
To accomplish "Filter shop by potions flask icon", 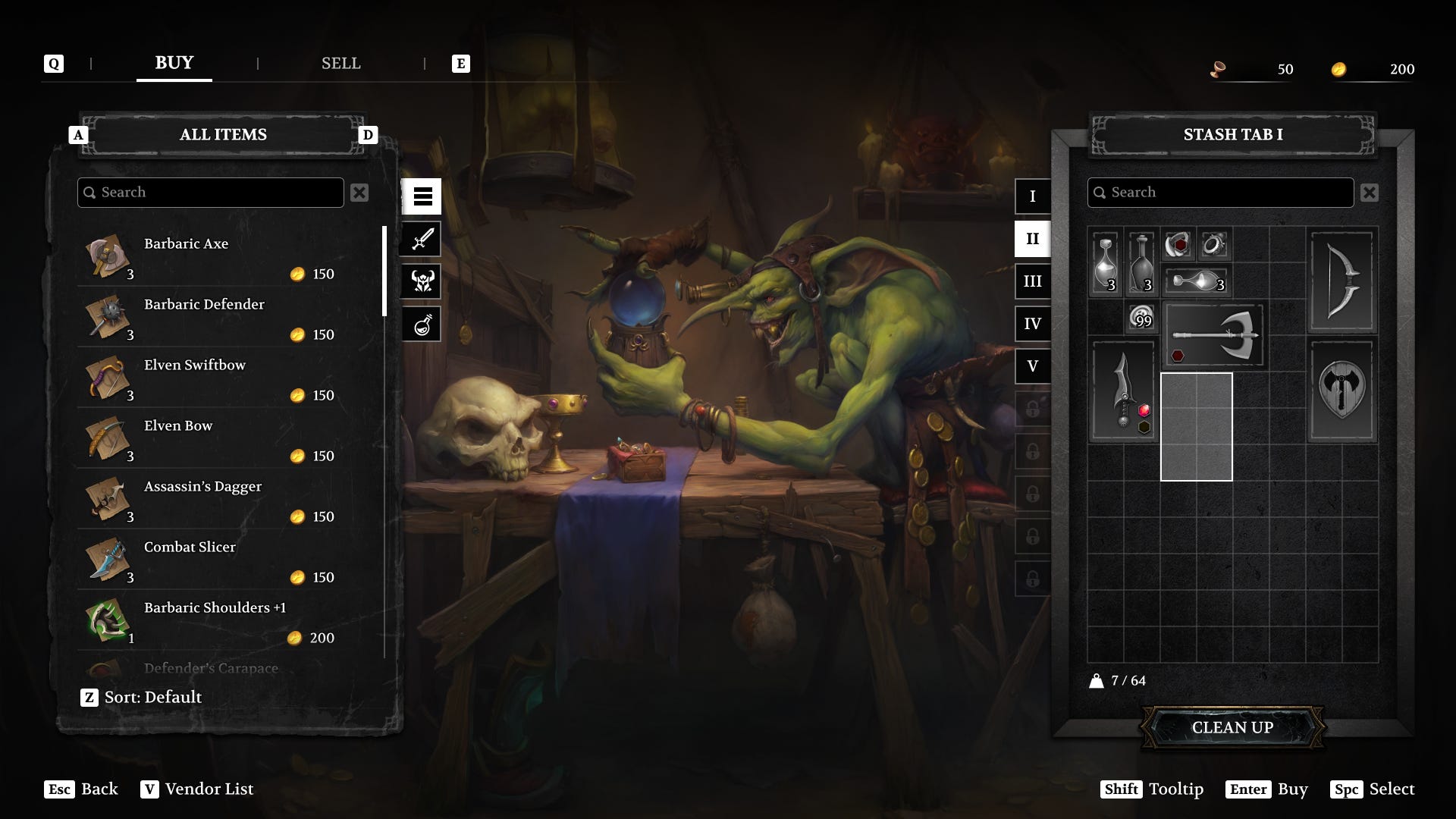I will [422, 325].
